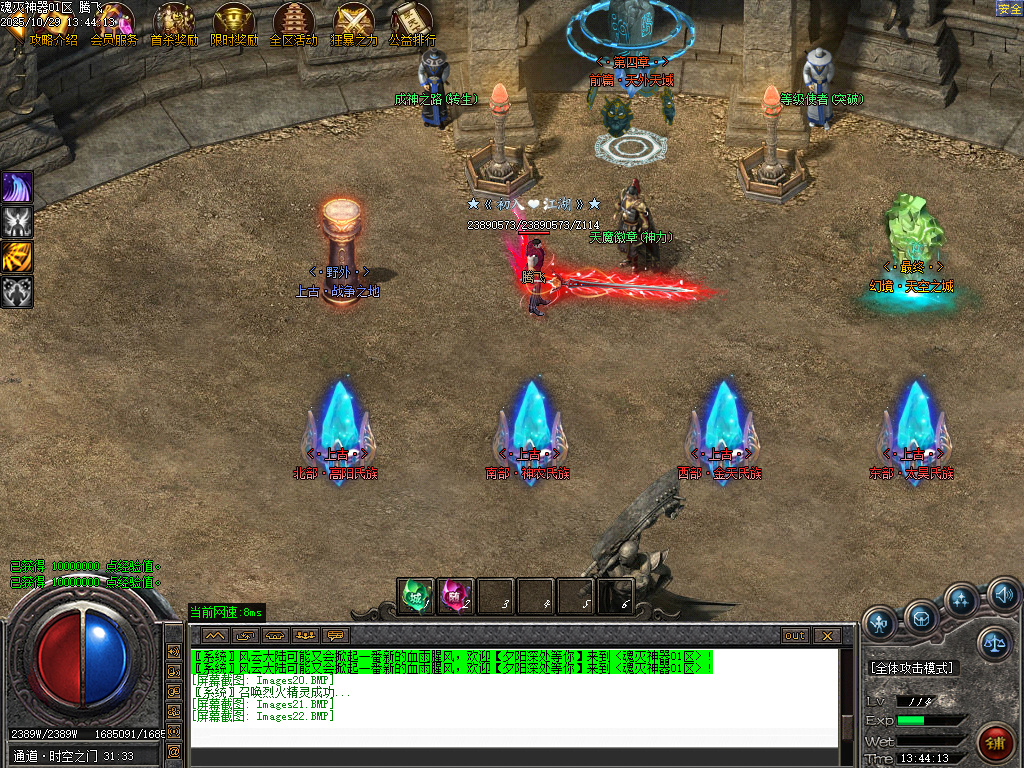
Task: Use the pink gem in hotbar slot 2
Action: click(x=456, y=596)
